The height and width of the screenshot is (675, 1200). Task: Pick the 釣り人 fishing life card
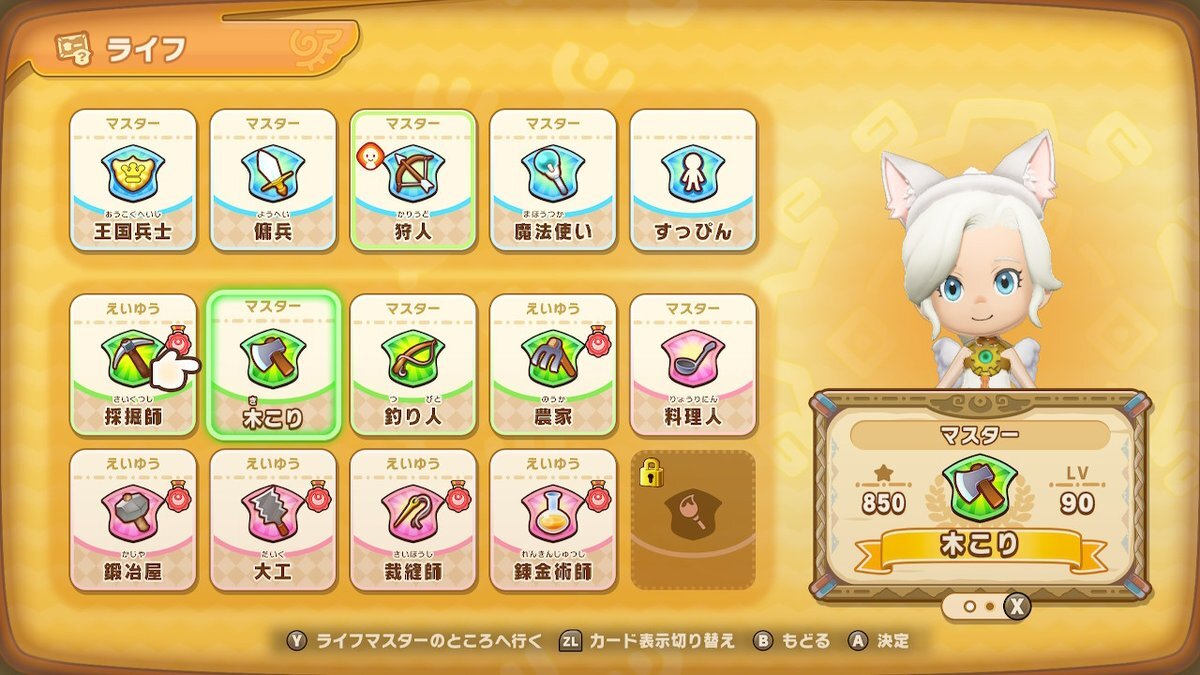tap(412, 365)
